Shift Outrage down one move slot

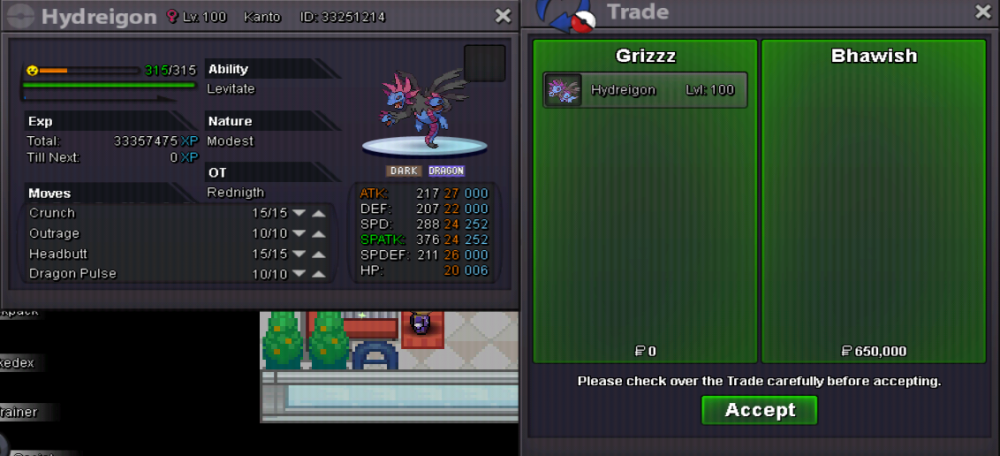click(299, 233)
